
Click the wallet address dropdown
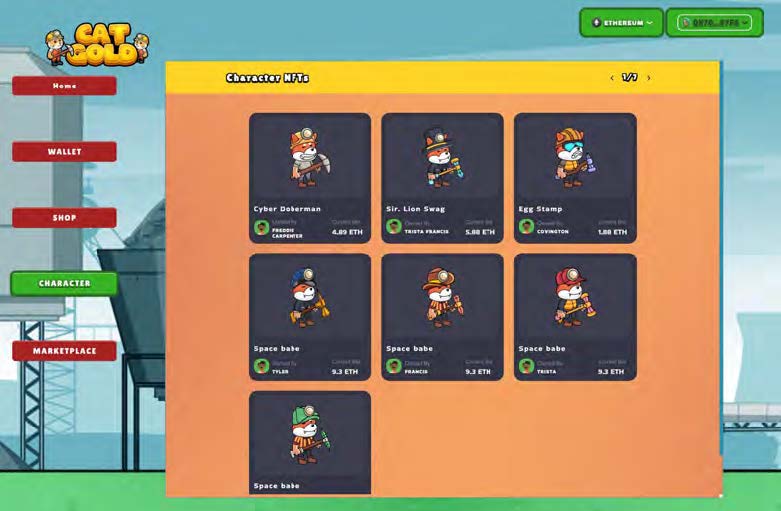[x=714, y=22]
